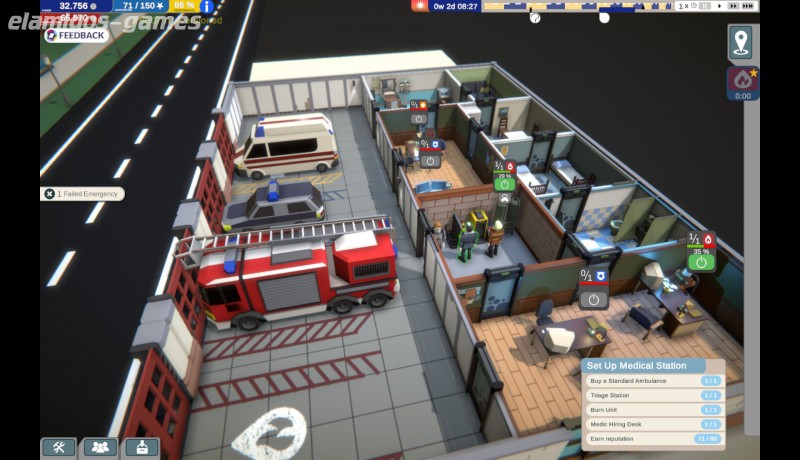Select the fire emergency alert icon
Viewport: 800px width, 460px height.
[742, 80]
